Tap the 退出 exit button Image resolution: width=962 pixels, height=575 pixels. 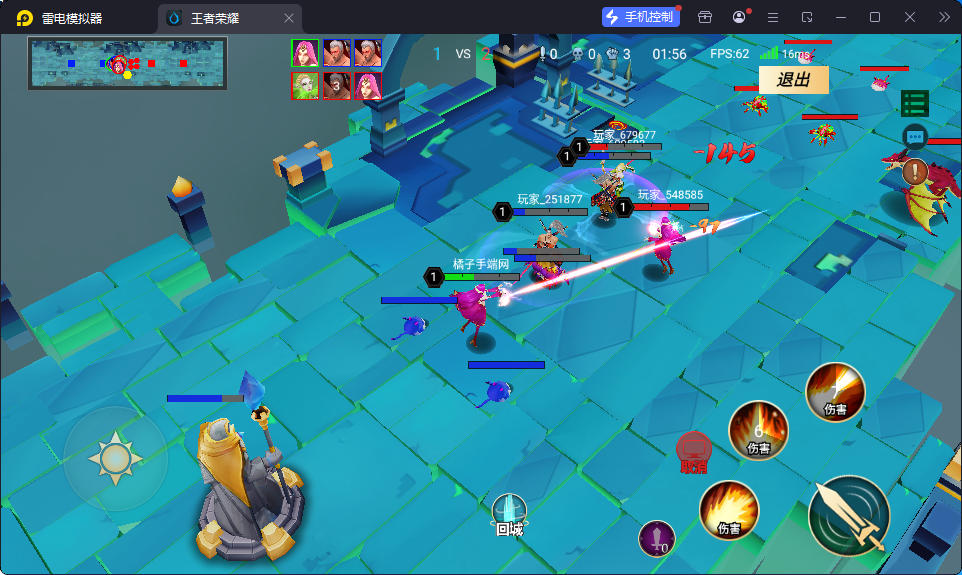pyautogui.click(x=793, y=80)
